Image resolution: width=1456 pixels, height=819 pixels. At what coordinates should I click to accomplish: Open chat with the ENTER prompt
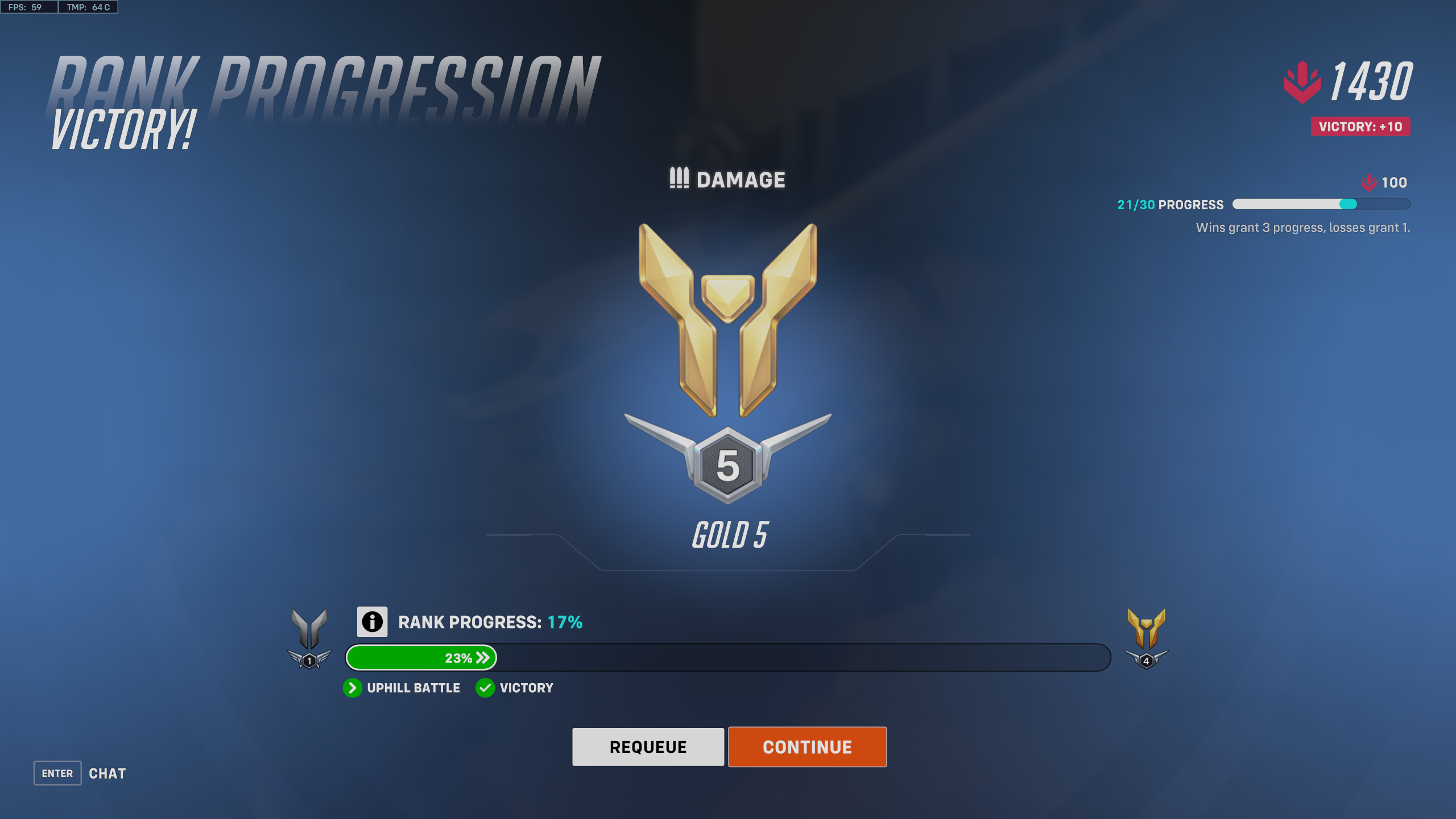[57, 773]
